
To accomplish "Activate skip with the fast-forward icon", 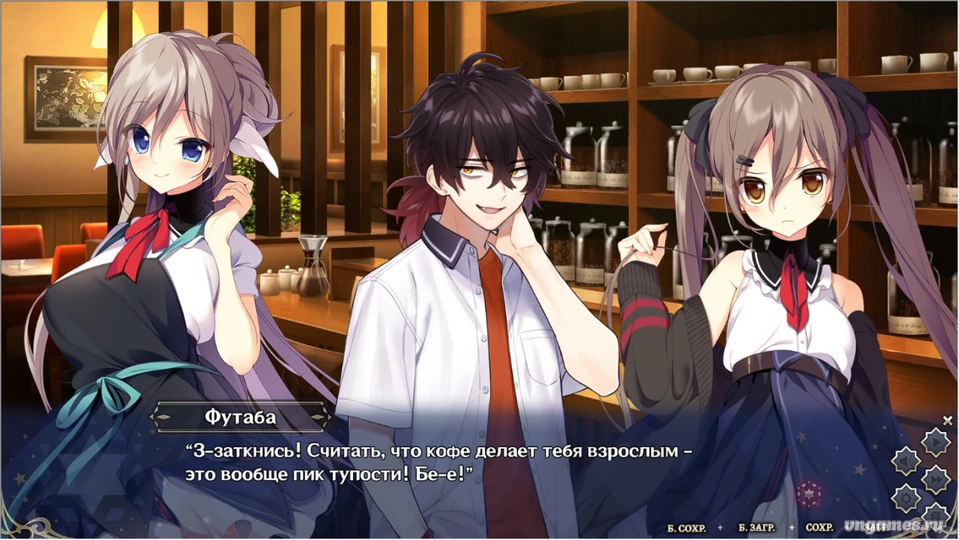I will point(934,479).
